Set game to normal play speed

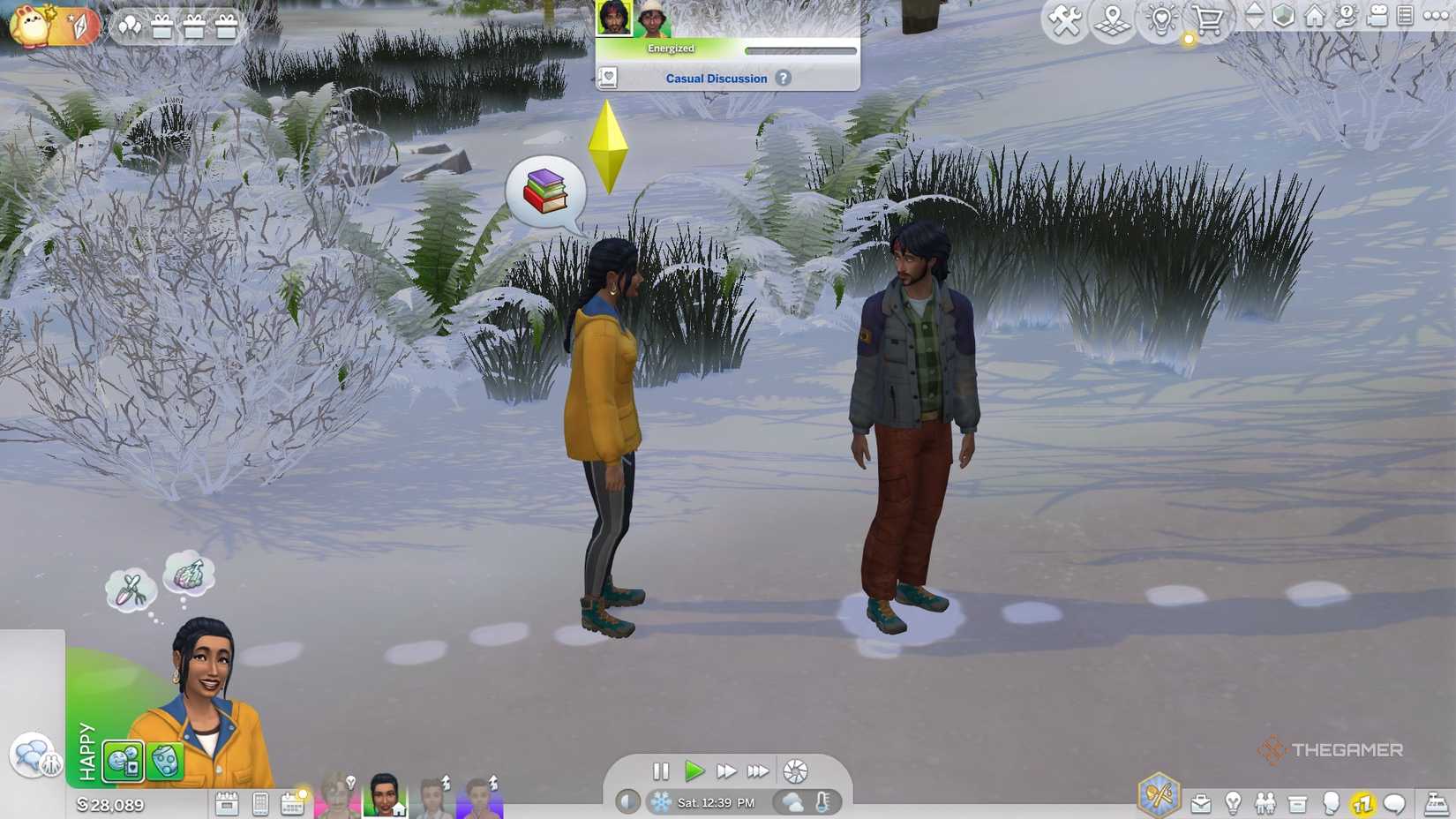[x=694, y=771]
